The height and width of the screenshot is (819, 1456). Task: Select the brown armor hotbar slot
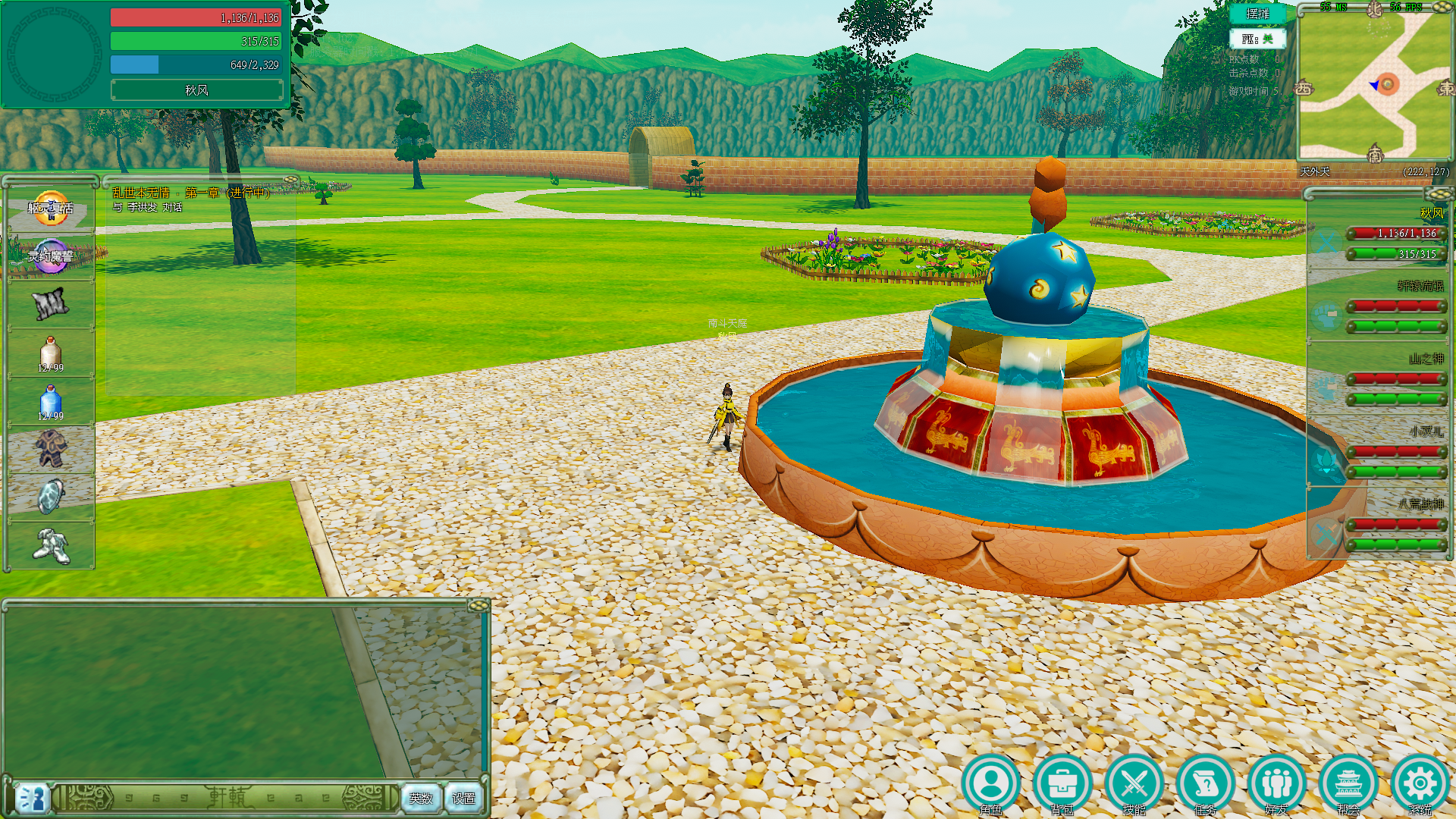coord(51,449)
